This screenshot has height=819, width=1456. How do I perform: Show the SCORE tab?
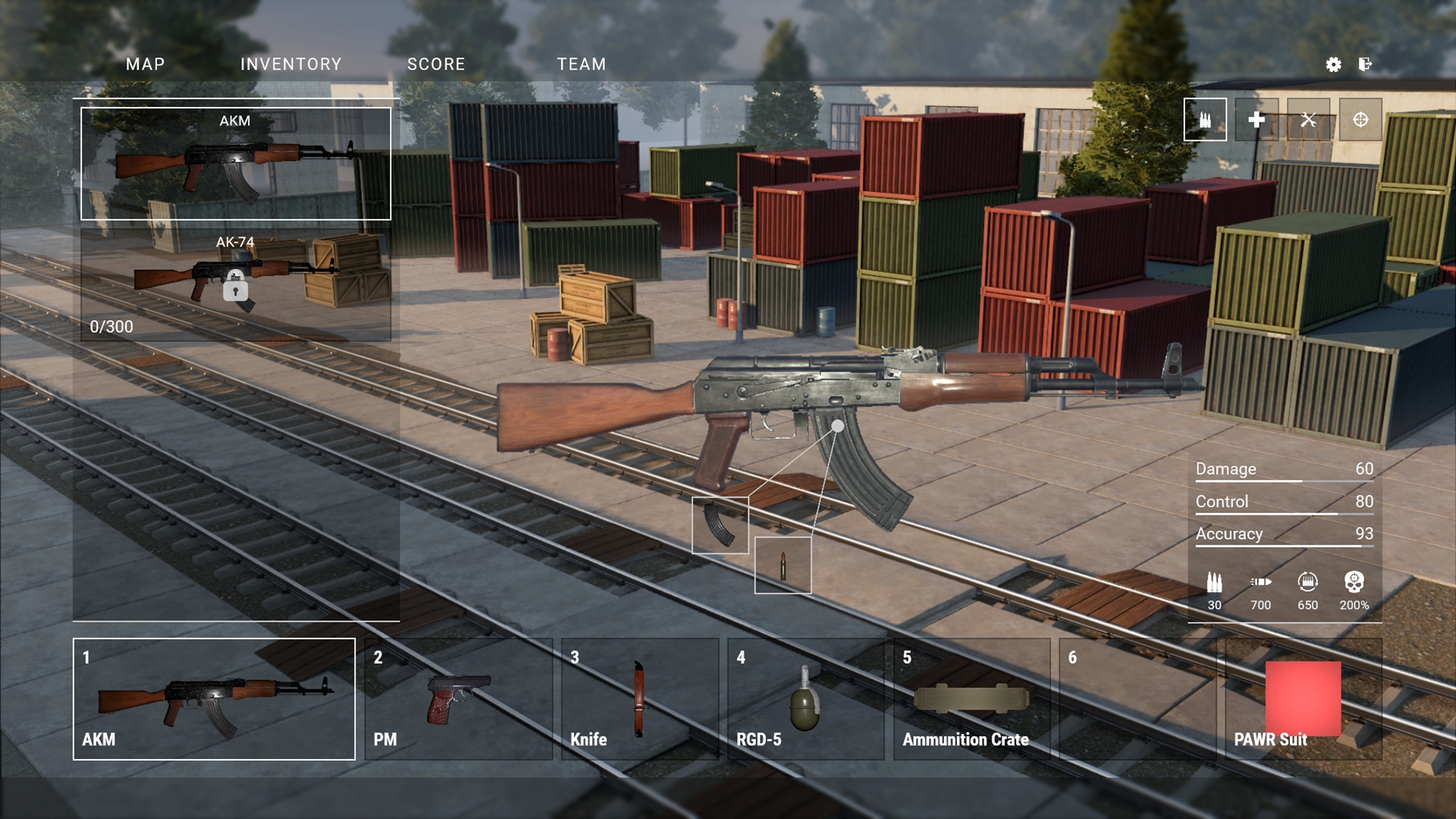(x=436, y=64)
